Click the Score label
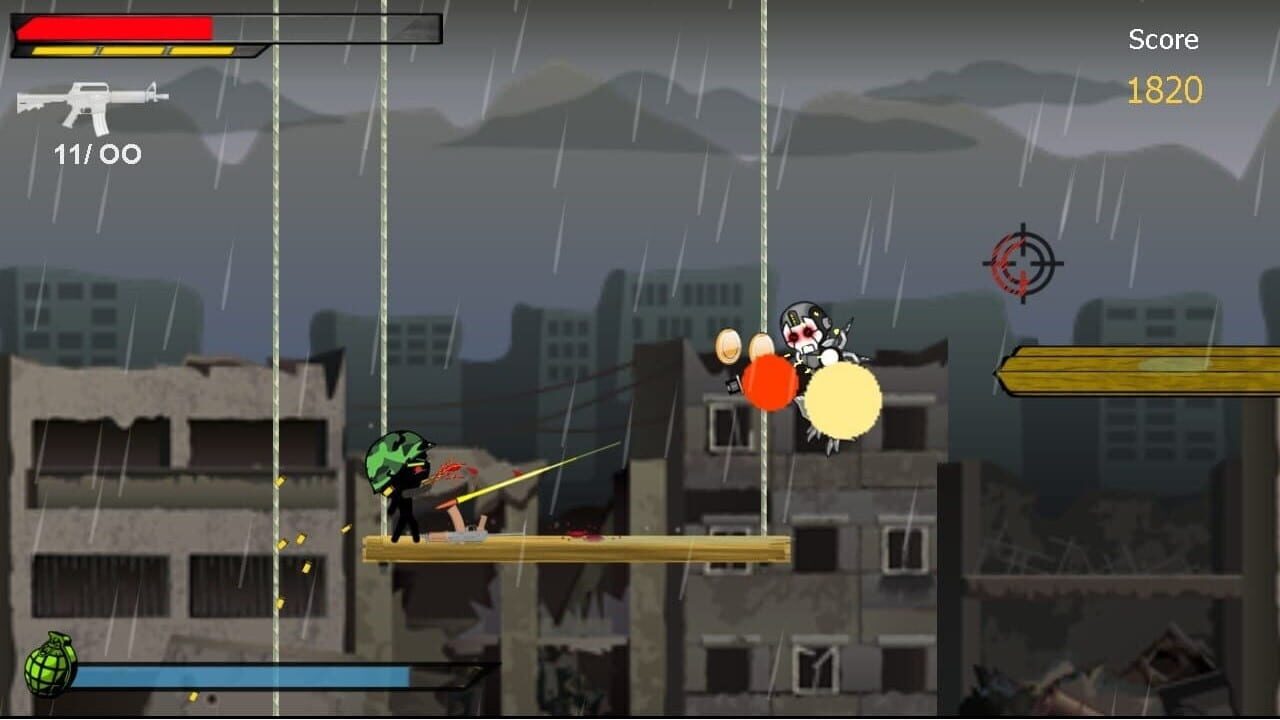The image size is (1280, 720). pos(1163,40)
